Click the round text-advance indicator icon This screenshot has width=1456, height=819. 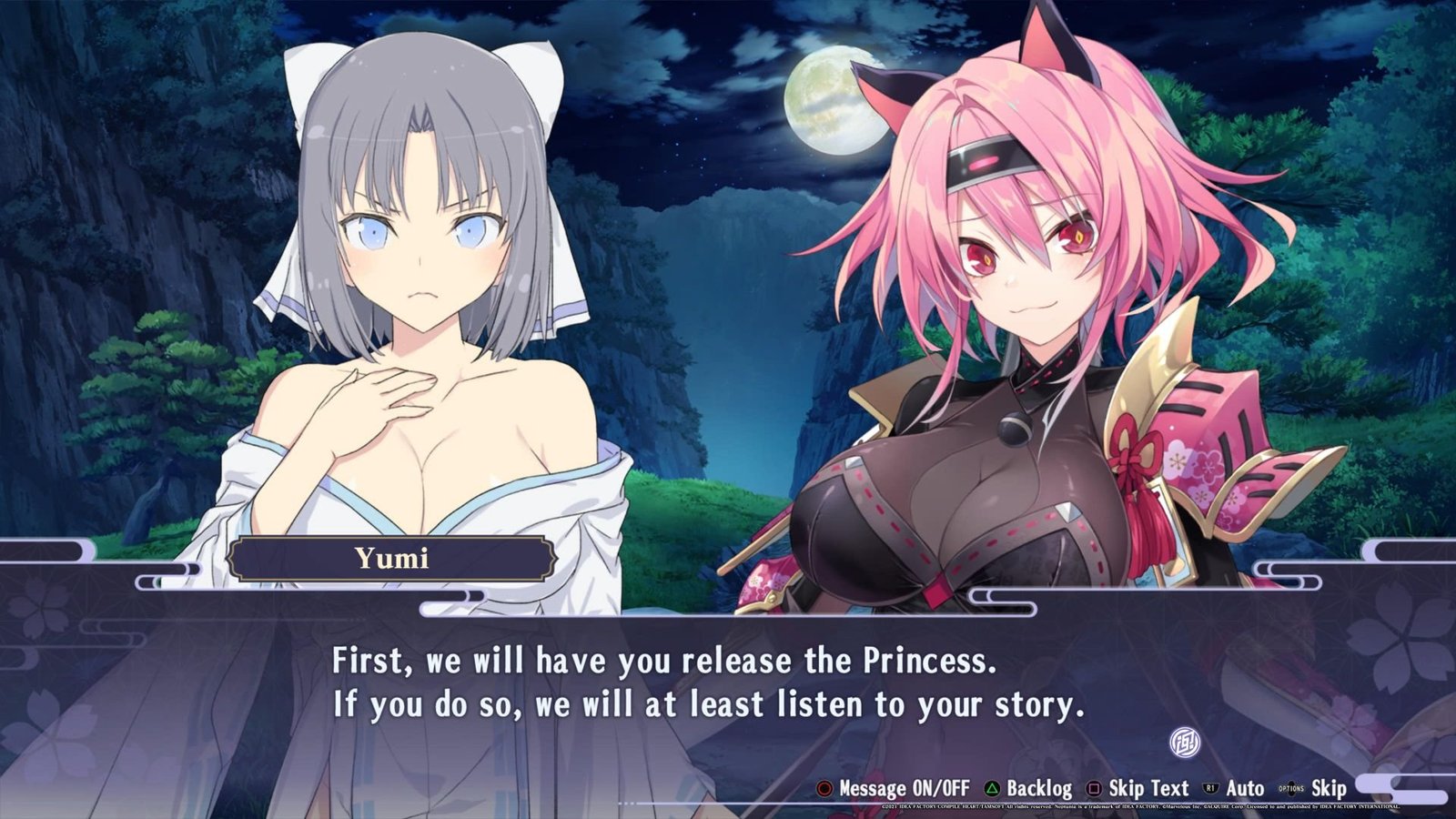tap(1184, 743)
